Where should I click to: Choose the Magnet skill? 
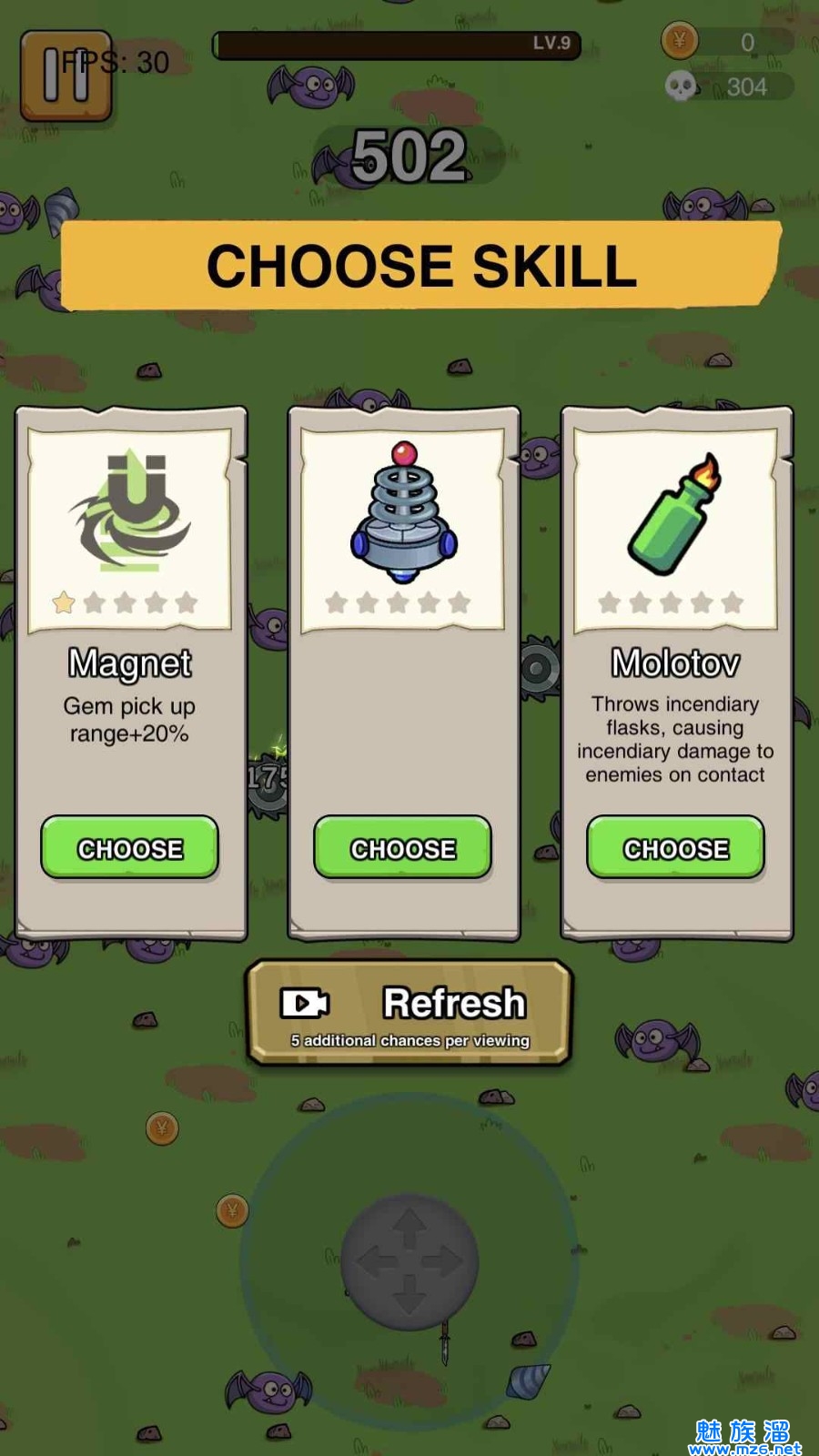point(130,848)
